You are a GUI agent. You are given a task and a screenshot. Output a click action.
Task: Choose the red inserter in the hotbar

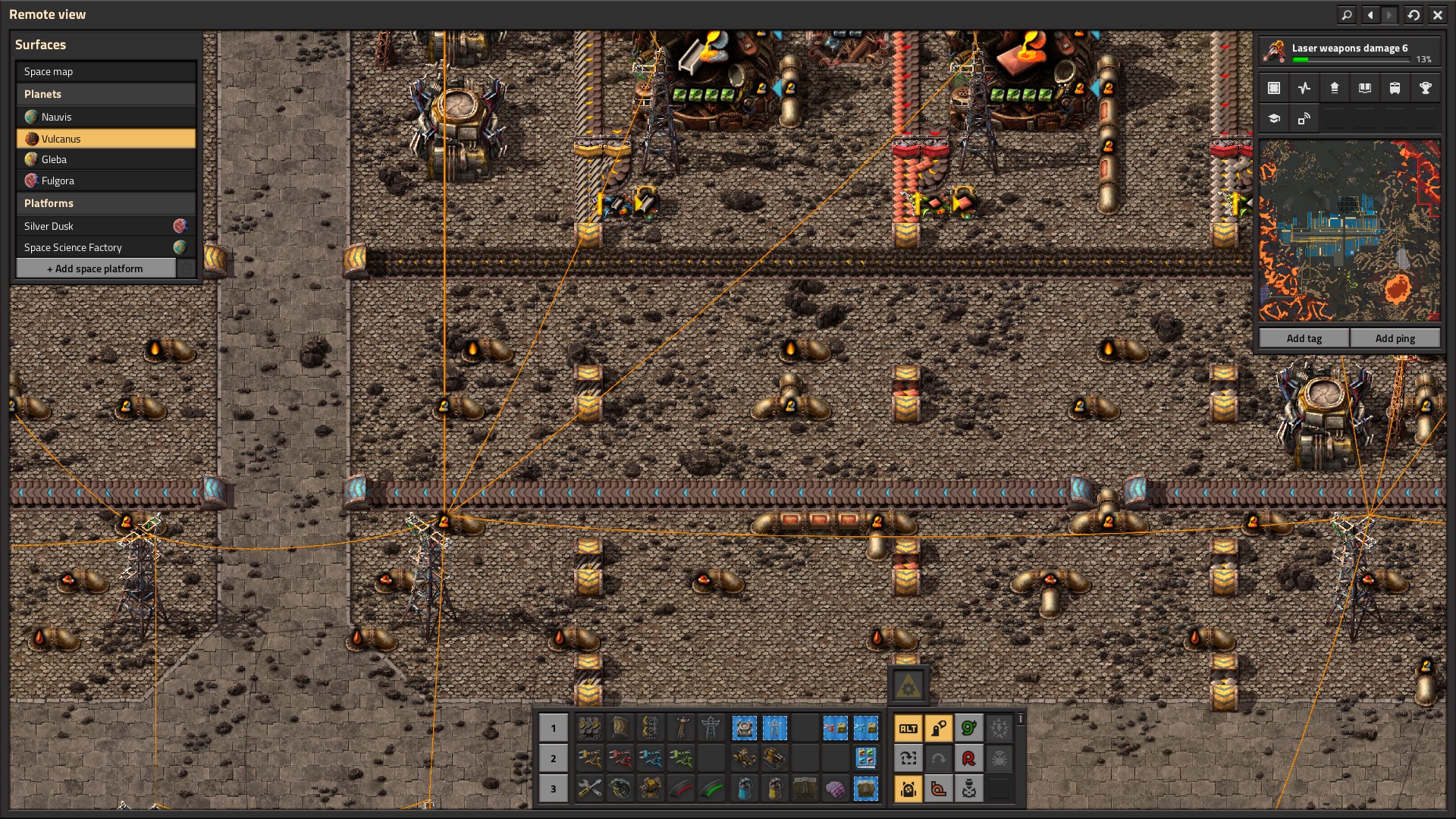tap(620, 758)
